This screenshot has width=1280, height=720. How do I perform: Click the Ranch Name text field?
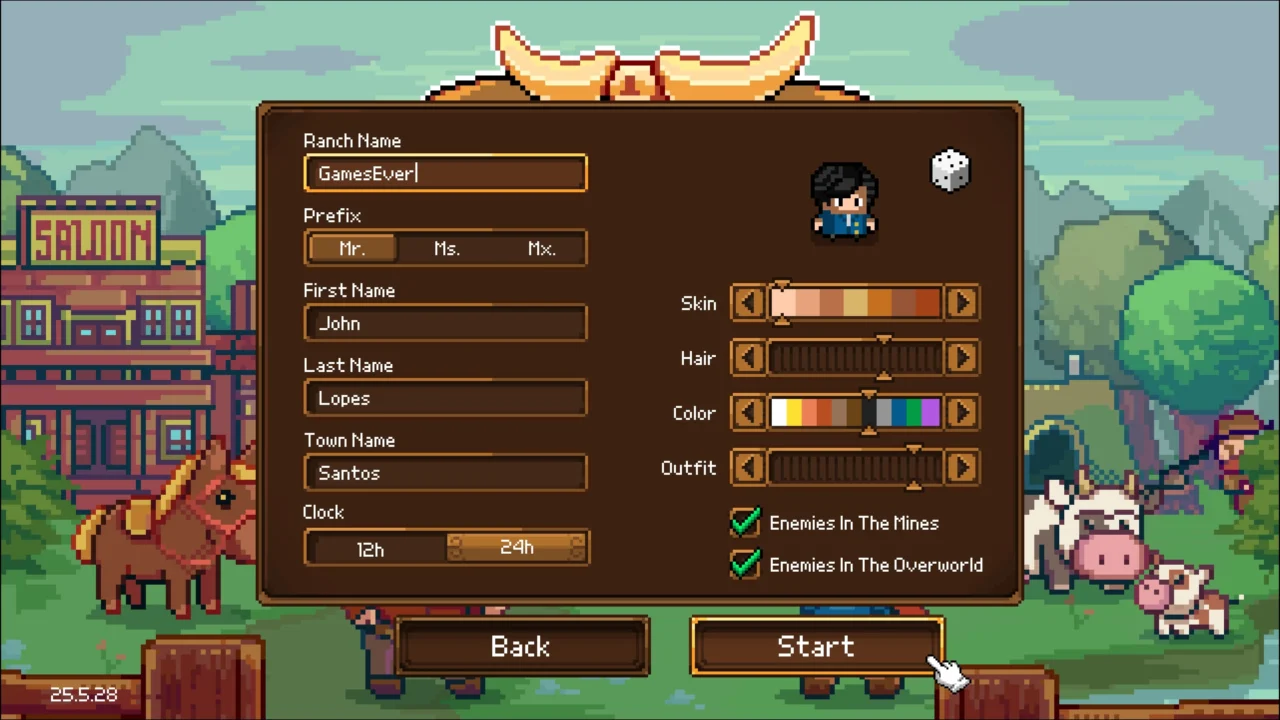pyautogui.click(x=445, y=173)
